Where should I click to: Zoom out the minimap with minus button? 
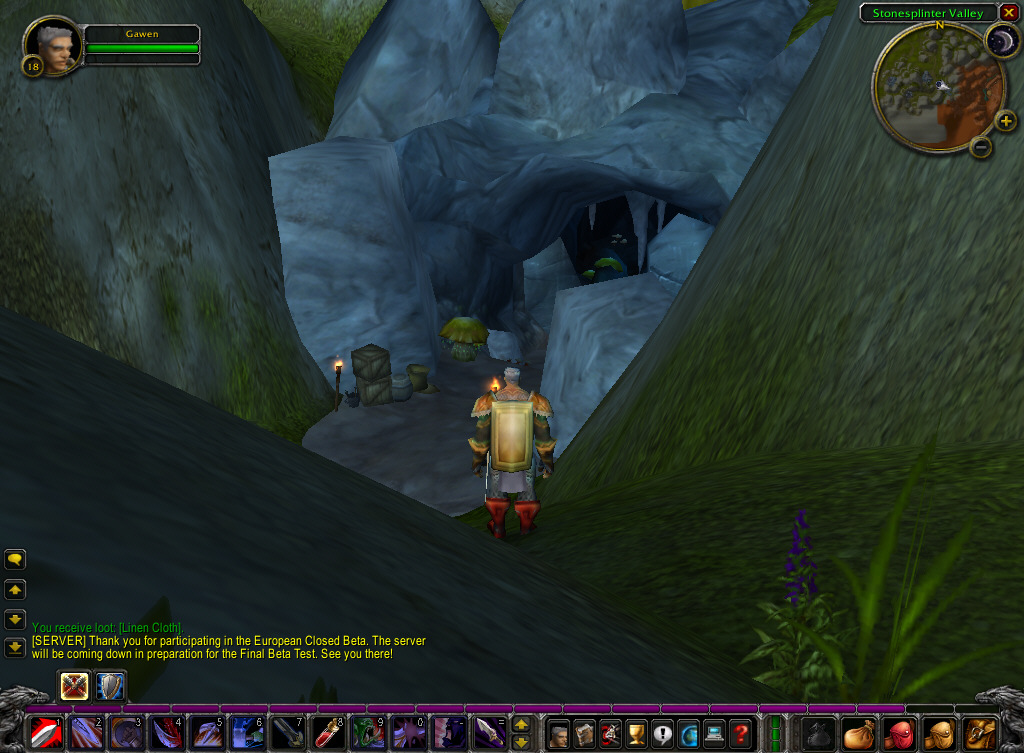click(x=981, y=148)
